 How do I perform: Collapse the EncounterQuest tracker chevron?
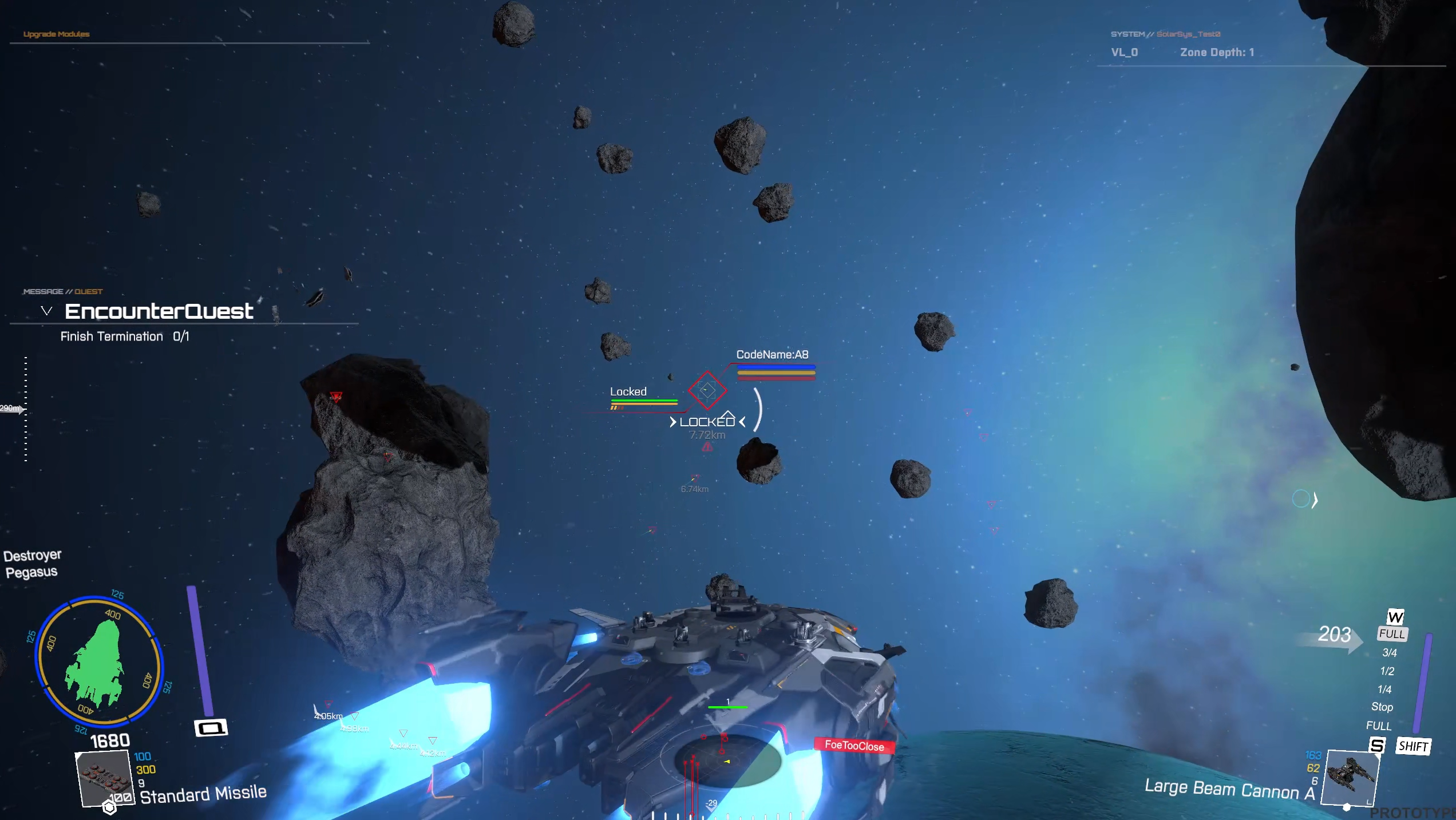(46, 311)
